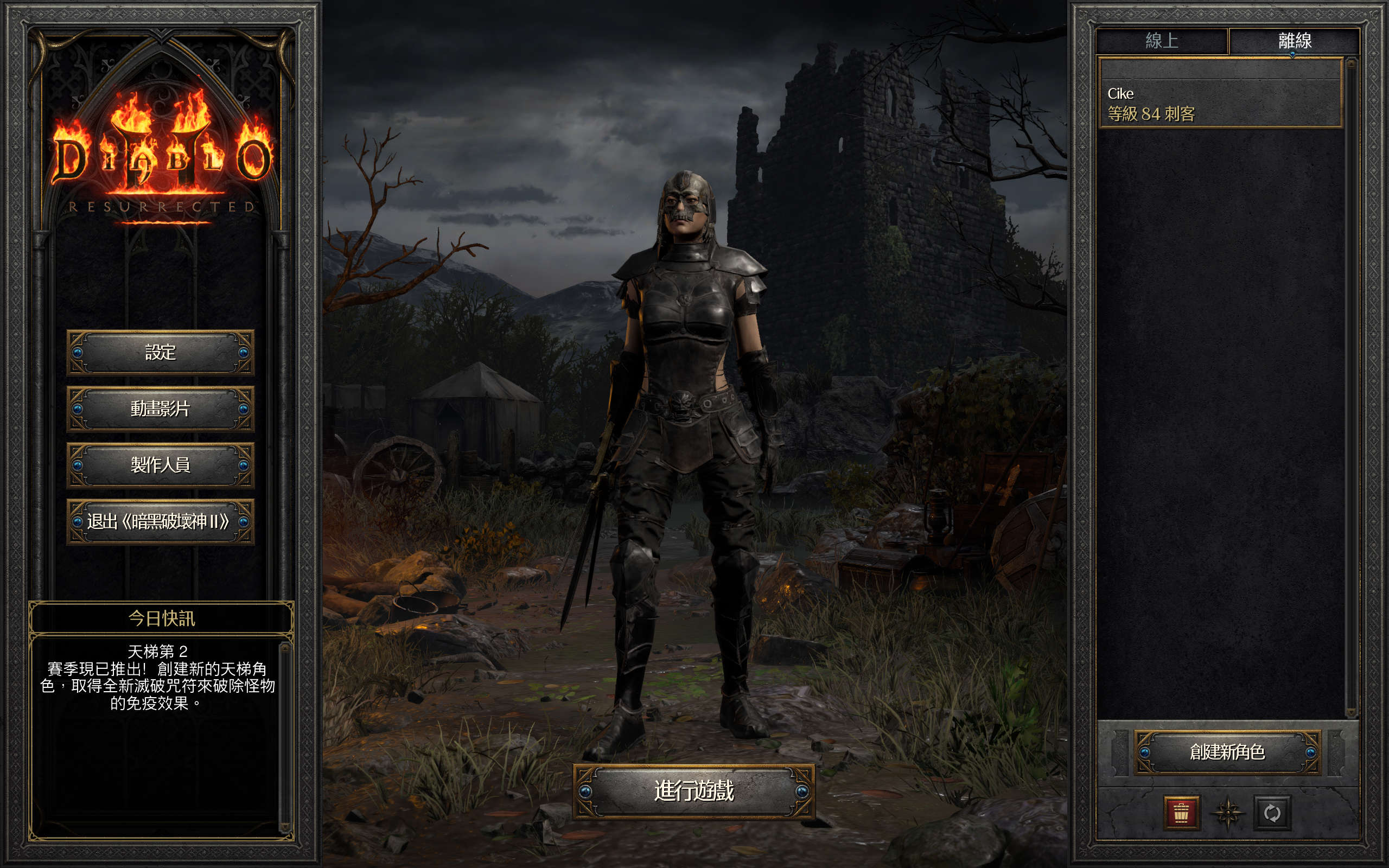Exit the game with 退出《暗黑破壞神 II》

pos(160,521)
